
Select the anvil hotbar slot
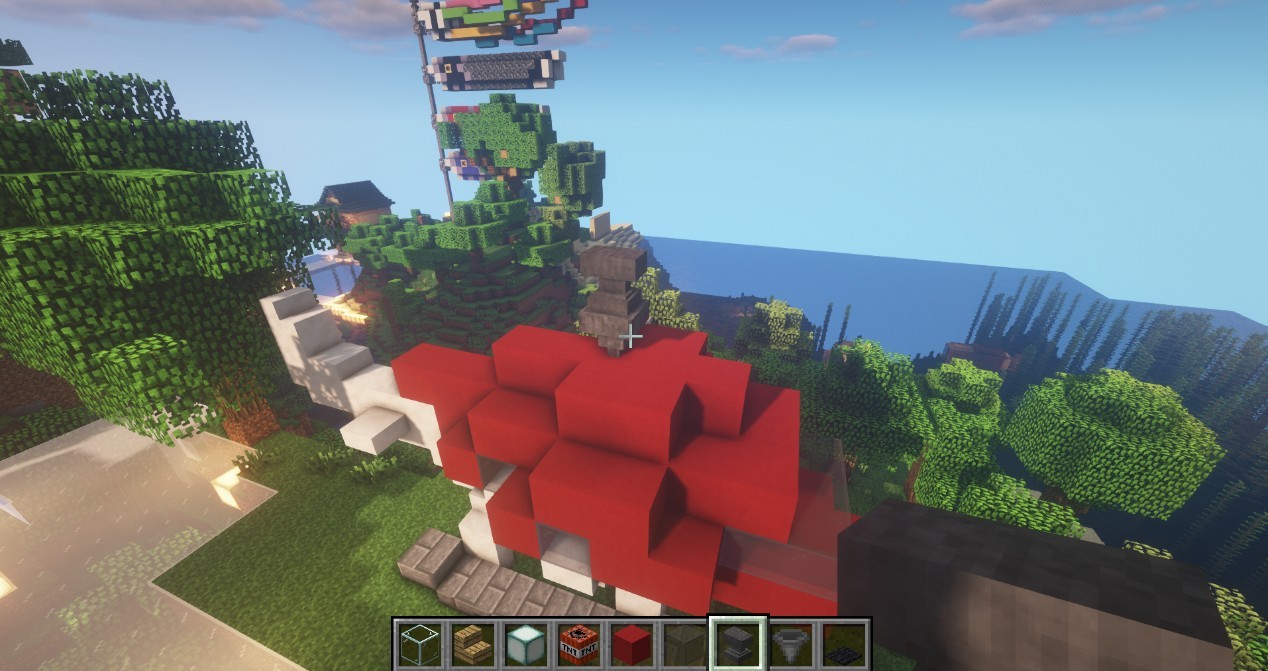(738, 645)
